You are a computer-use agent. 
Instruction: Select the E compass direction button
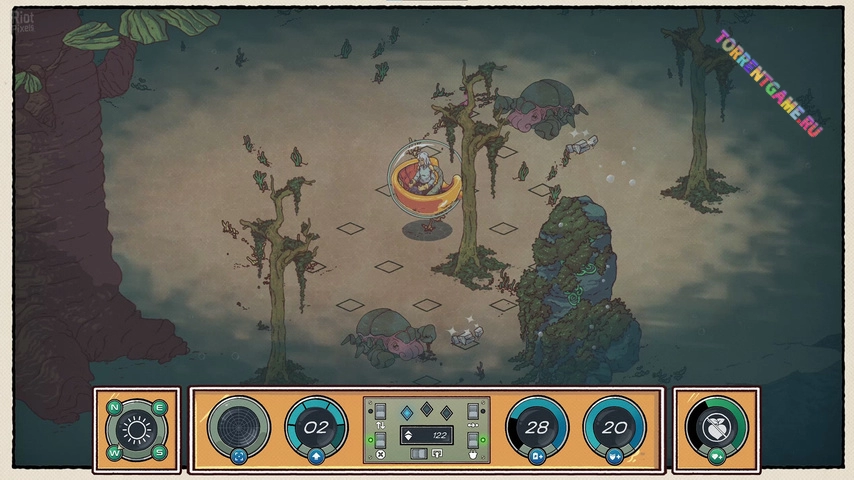click(x=159, y=407)
